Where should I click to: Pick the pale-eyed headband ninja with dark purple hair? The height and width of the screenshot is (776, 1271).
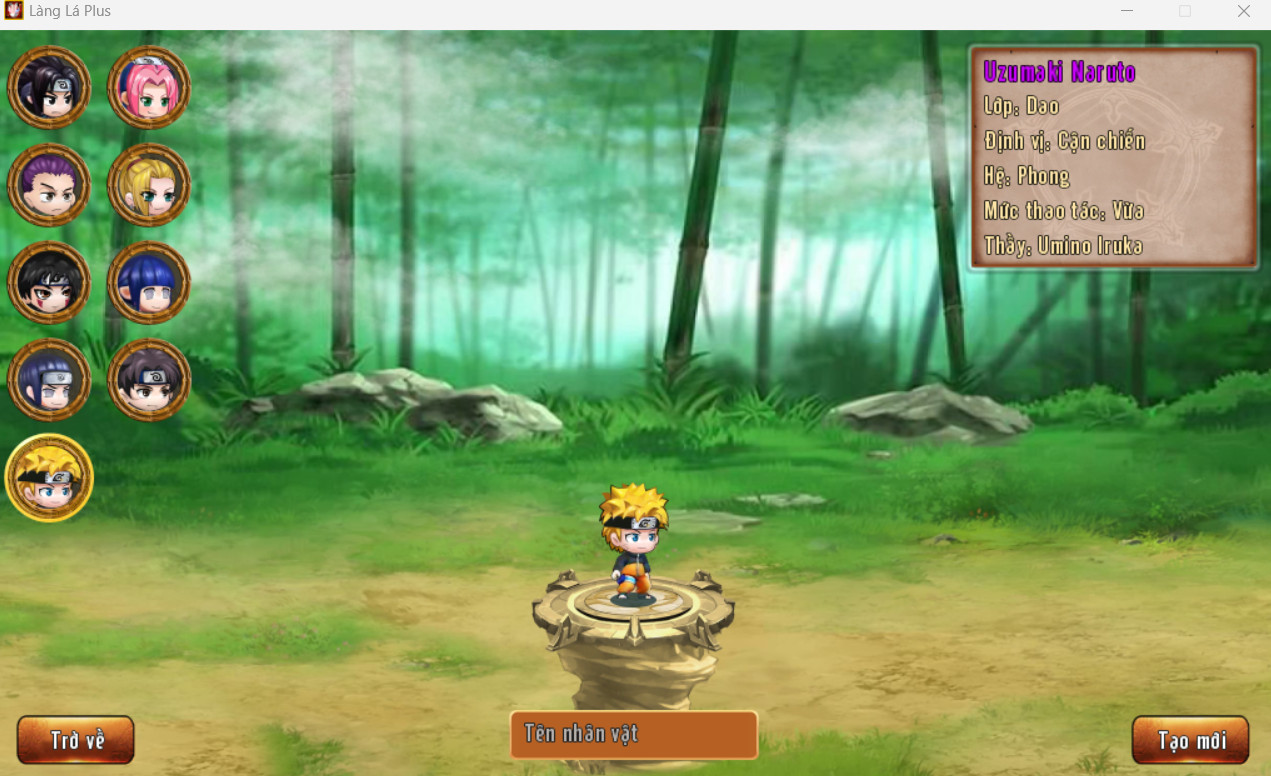[x=49, y=380]
